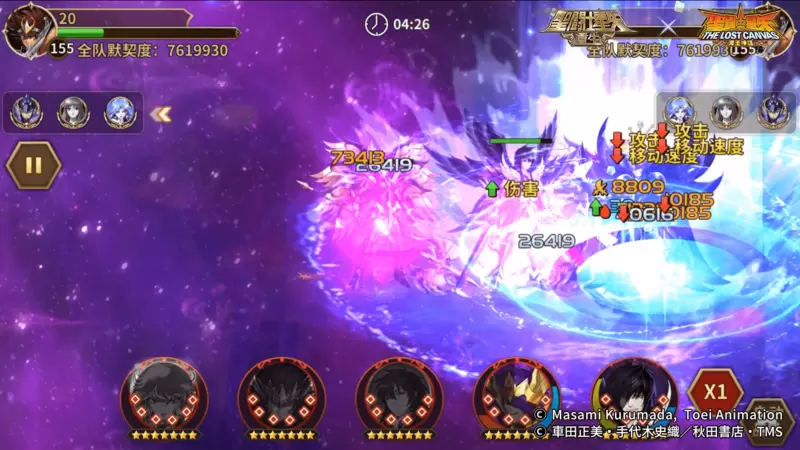
Task: Select the blue-haired support icon on the left panel
Action: 120,113
